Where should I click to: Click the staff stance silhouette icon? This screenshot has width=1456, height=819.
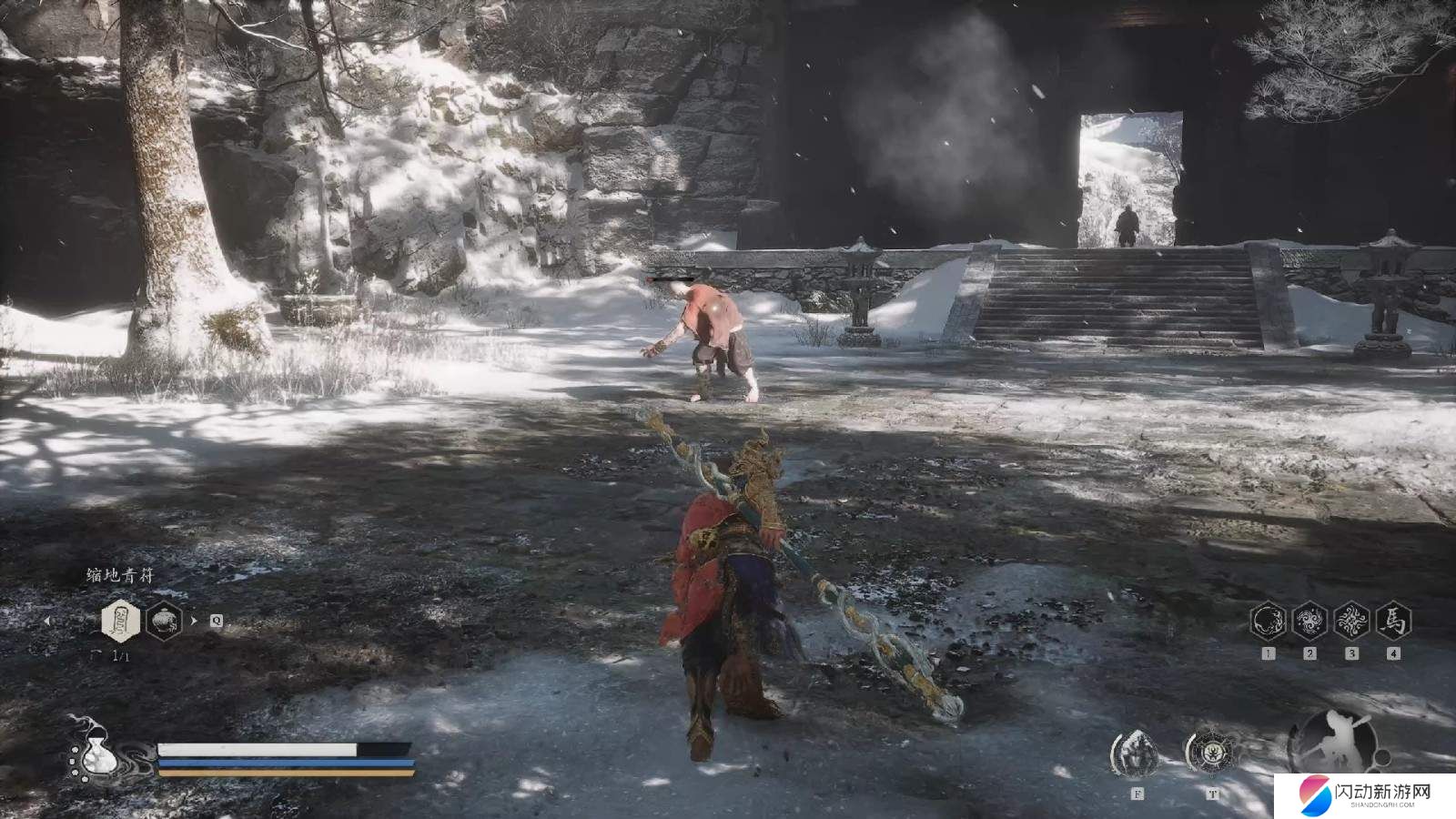coord(1334,741)
